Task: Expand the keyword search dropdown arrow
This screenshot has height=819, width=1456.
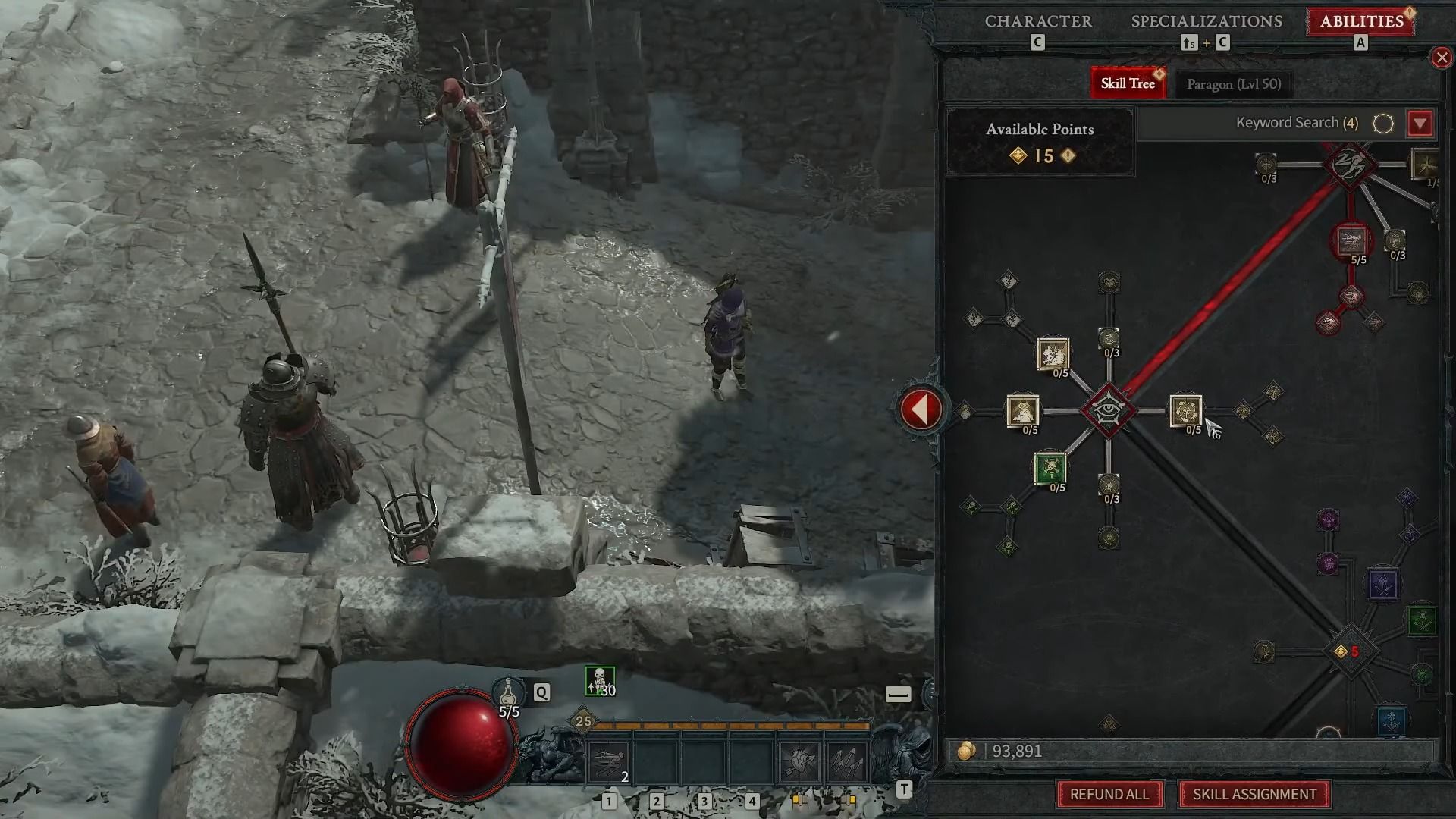Action: (1420, 124)
